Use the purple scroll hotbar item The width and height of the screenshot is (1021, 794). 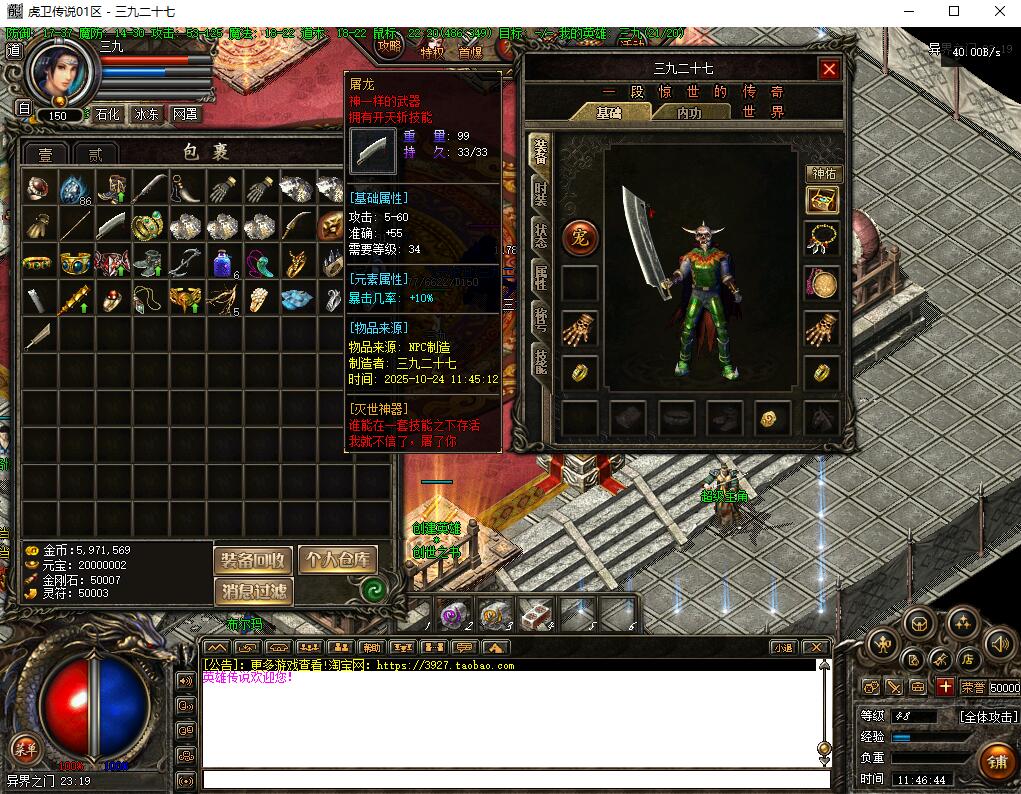[x=453, y=614]
